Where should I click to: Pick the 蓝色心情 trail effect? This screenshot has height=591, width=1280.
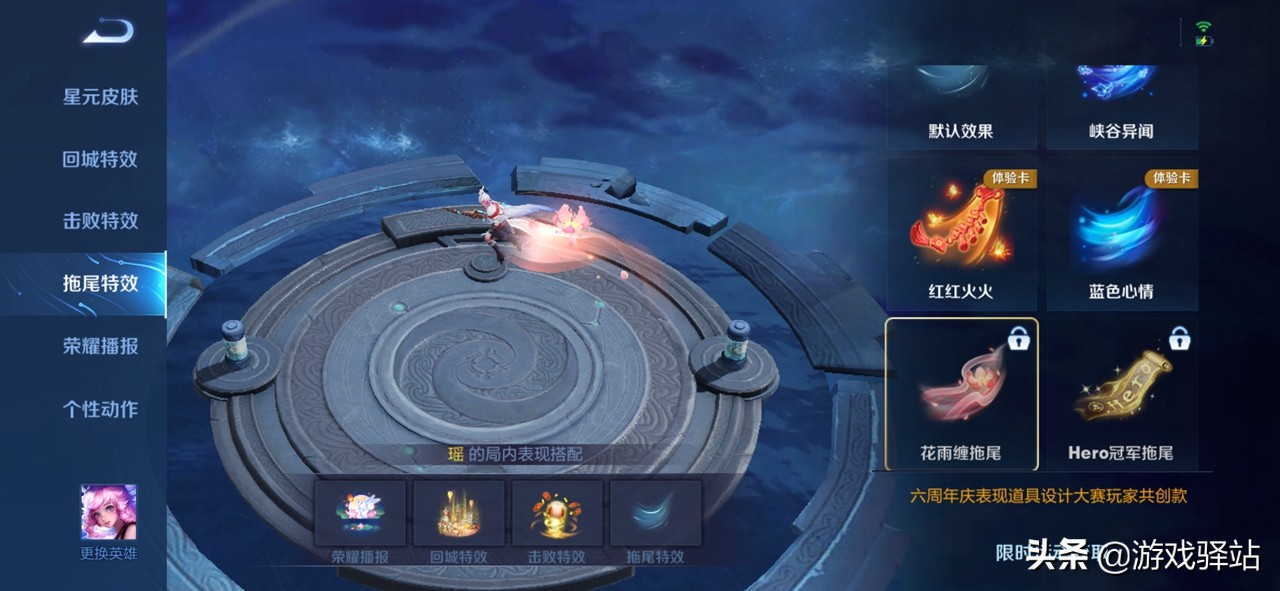point(1122,235)
